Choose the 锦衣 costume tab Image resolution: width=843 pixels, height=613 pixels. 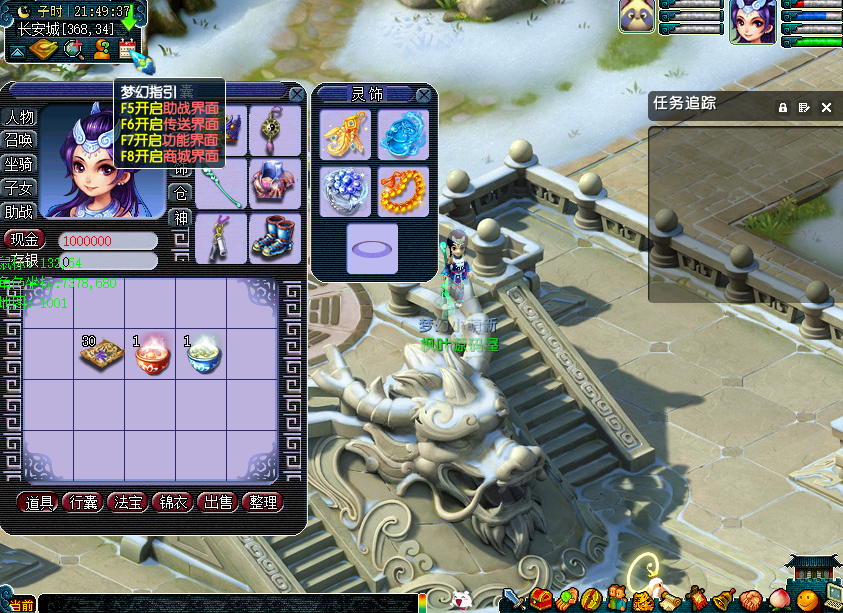click(x=174, y=502)
